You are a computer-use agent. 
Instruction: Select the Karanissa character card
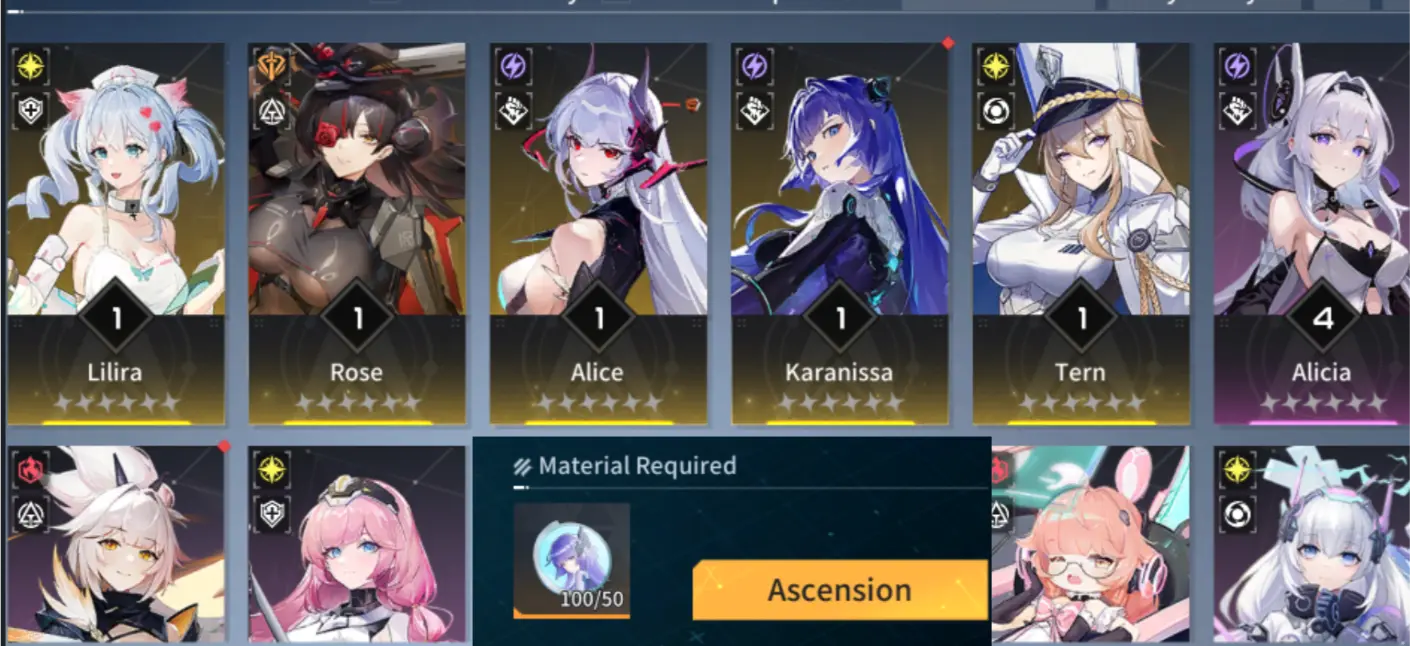coord(840,232)
